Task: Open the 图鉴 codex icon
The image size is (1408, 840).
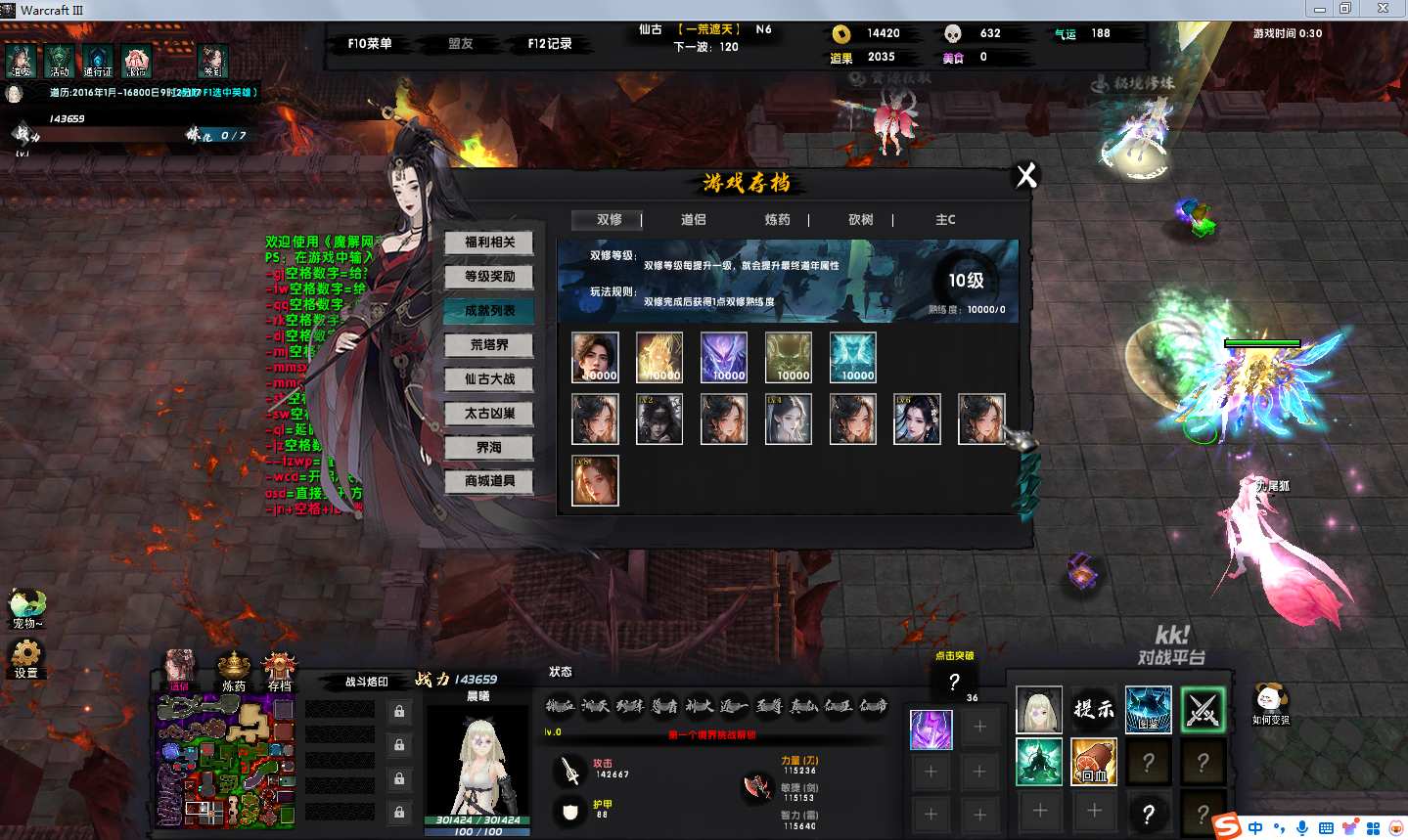Action: click(1148, 709)
